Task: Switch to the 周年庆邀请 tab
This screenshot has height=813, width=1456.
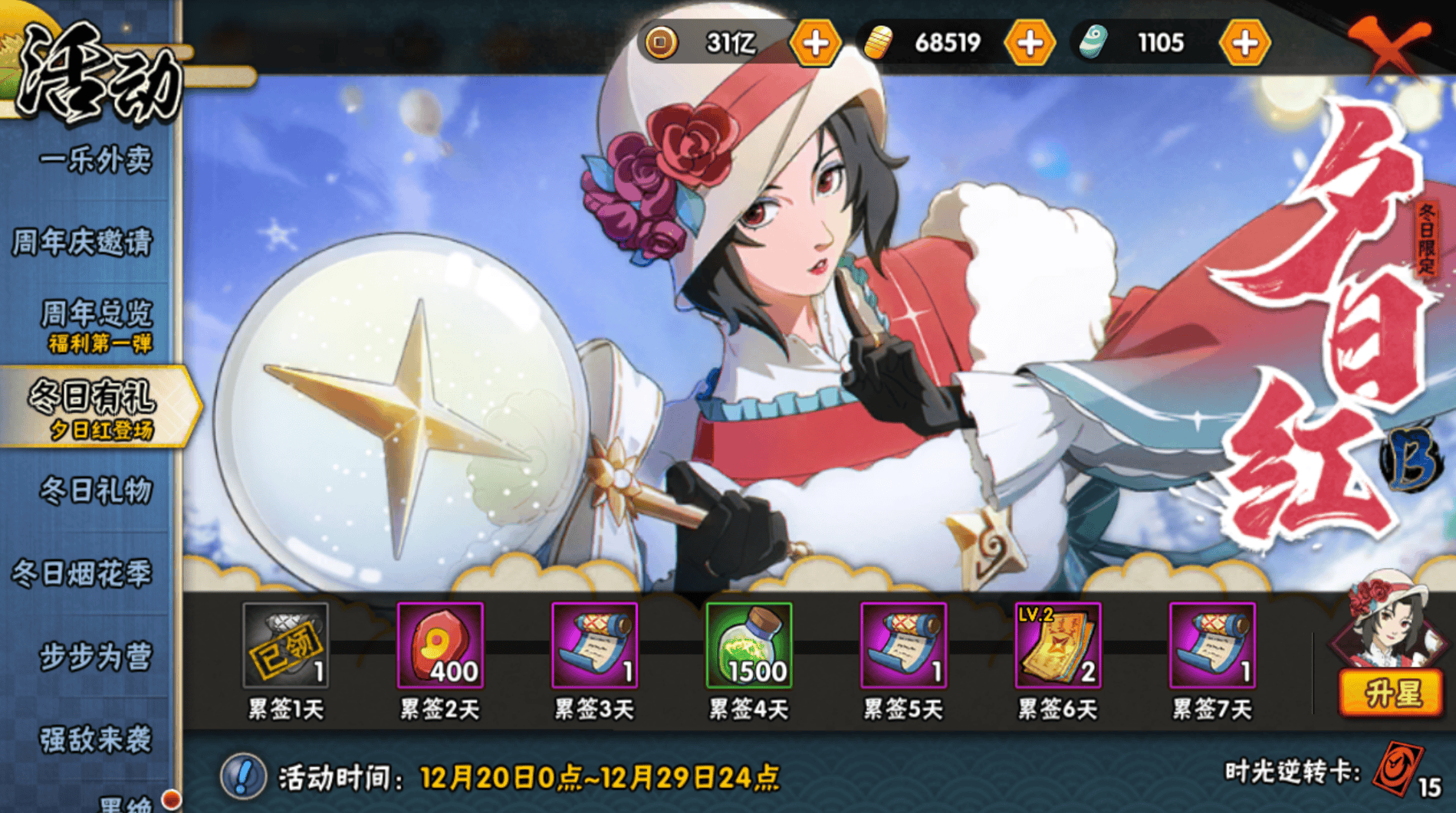Action: (x=84, y=243)
